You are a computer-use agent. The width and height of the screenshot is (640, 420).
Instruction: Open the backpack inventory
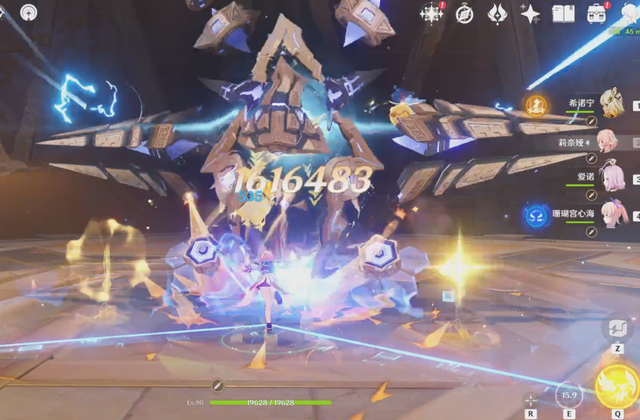(597, 13)
